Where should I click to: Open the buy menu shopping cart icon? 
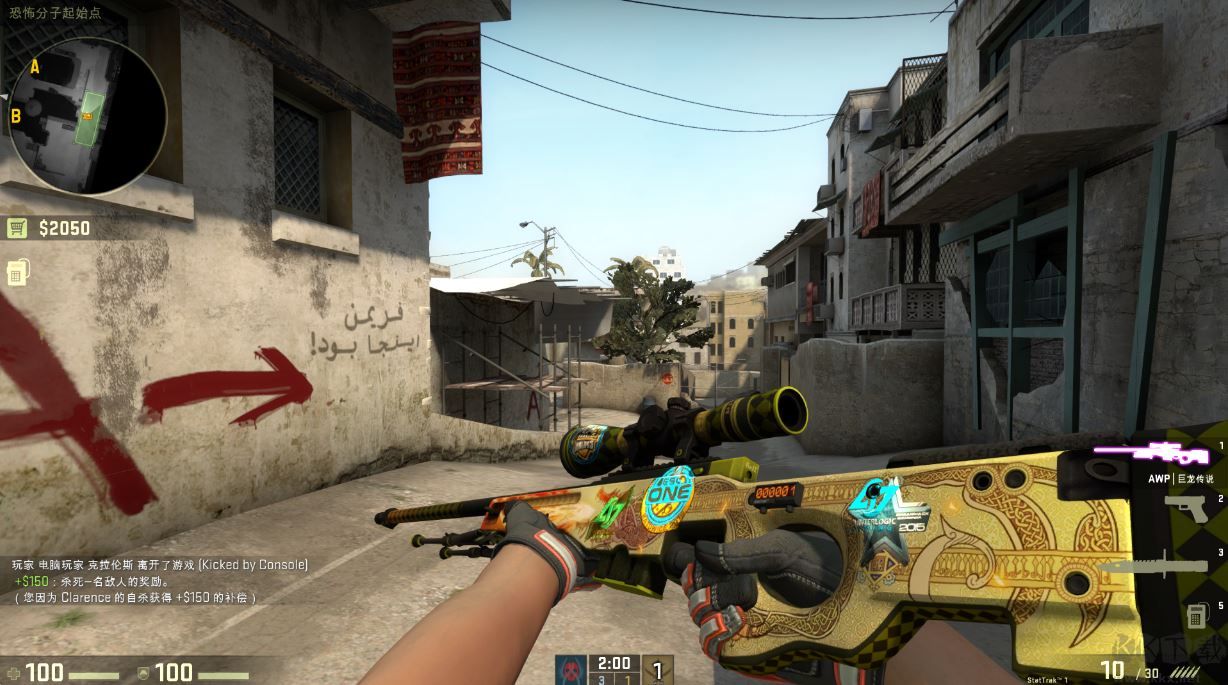click(17, 228)
